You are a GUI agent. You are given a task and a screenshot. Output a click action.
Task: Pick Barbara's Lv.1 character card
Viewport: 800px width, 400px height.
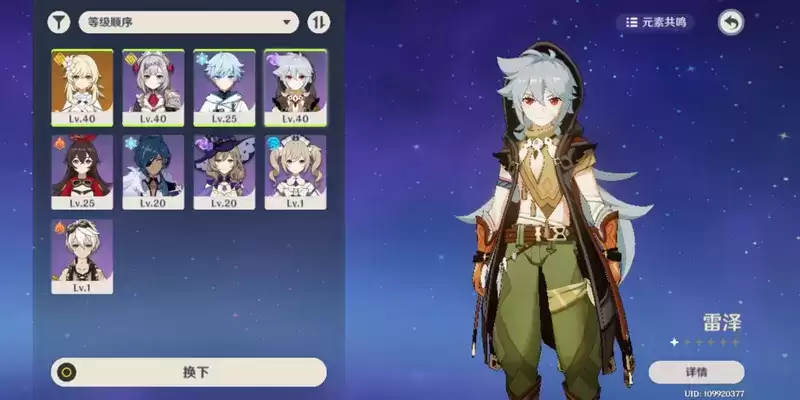pos(295,172)
